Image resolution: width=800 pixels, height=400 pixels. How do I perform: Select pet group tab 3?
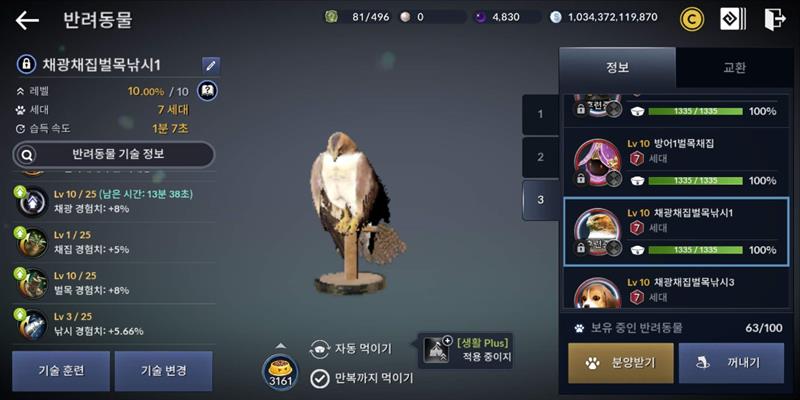click(541, 200)
